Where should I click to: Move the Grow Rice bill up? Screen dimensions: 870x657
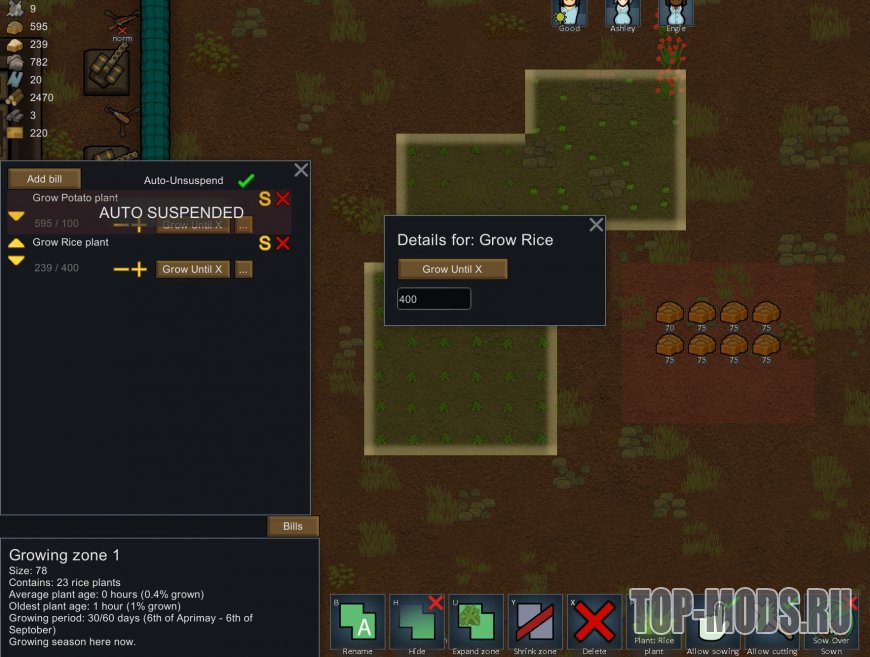point(17,243)
